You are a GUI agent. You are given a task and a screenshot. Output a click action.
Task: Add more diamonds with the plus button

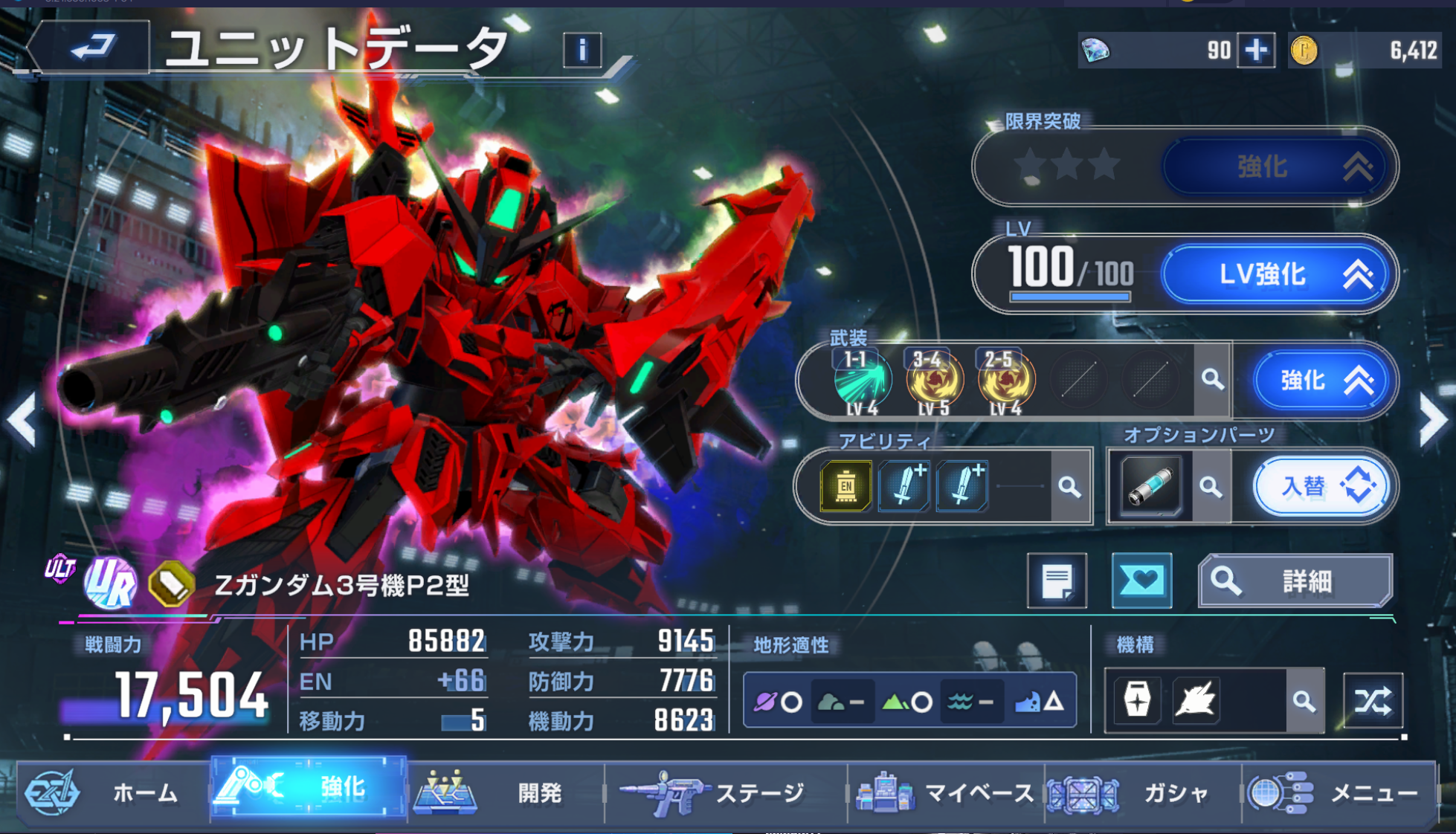click(1256, 51)
